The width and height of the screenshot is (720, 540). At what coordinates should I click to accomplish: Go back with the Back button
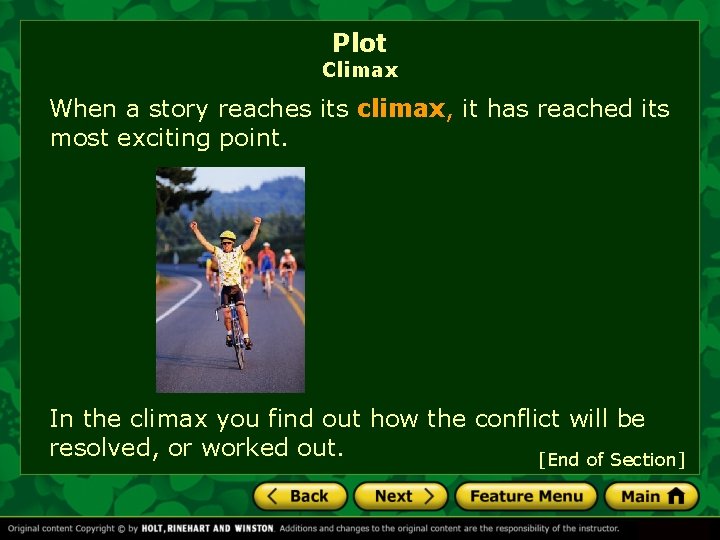[x=300, y=496]
